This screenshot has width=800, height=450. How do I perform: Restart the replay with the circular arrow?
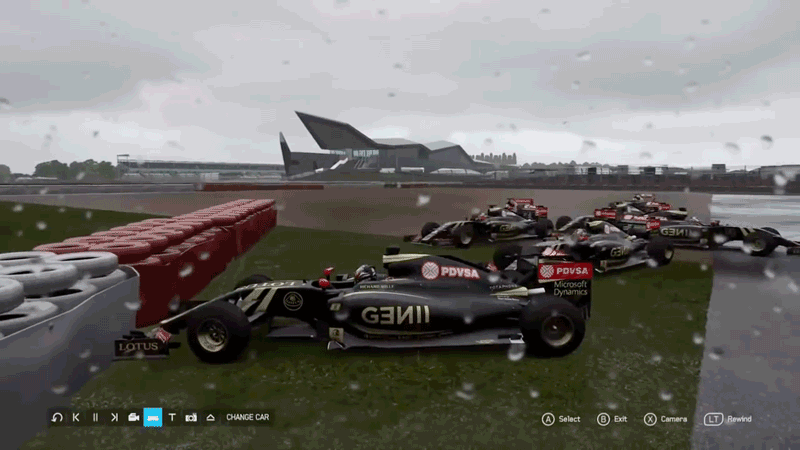[x=57, y=417]
